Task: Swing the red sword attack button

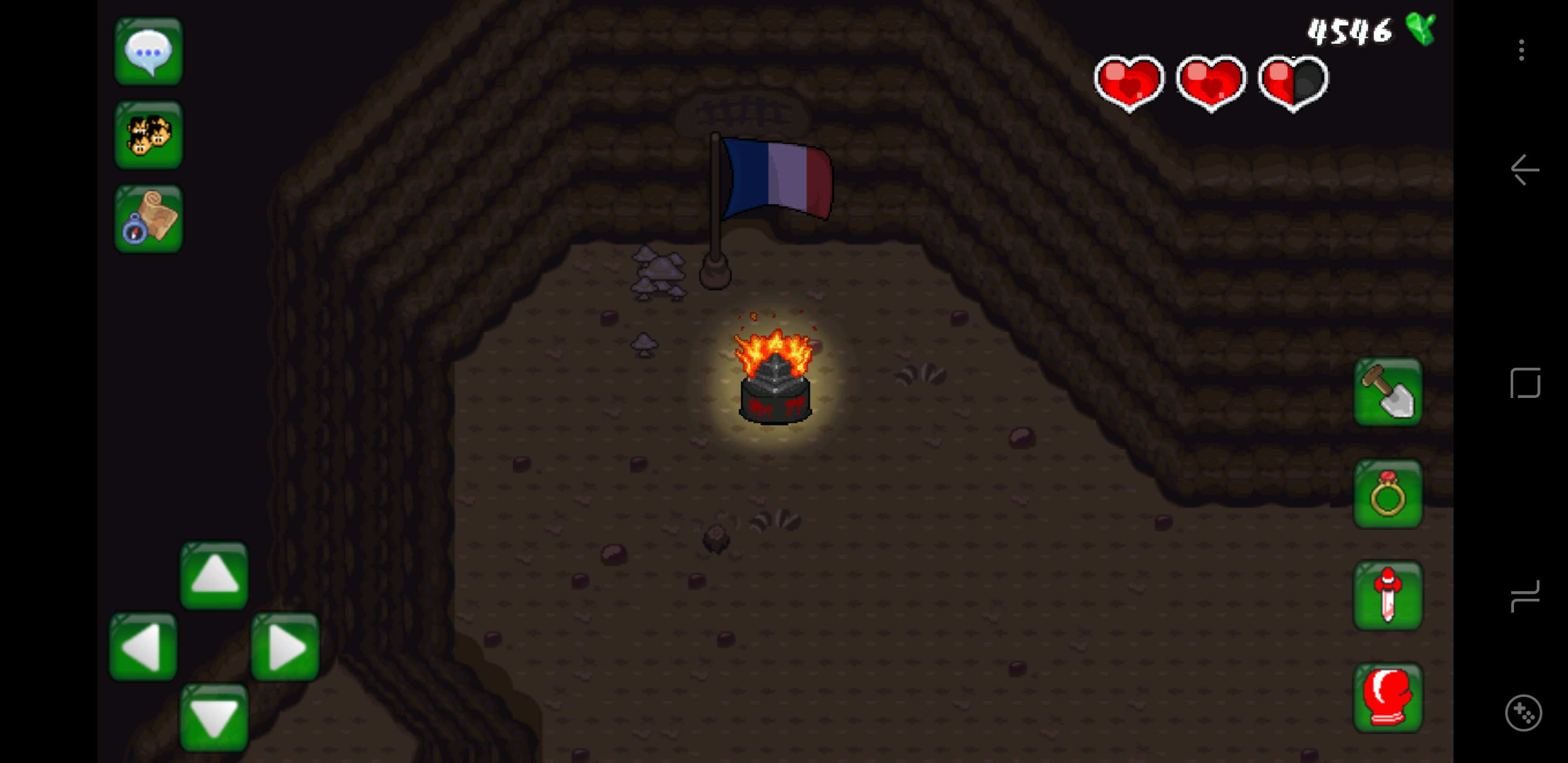Action: (1387, 596)
